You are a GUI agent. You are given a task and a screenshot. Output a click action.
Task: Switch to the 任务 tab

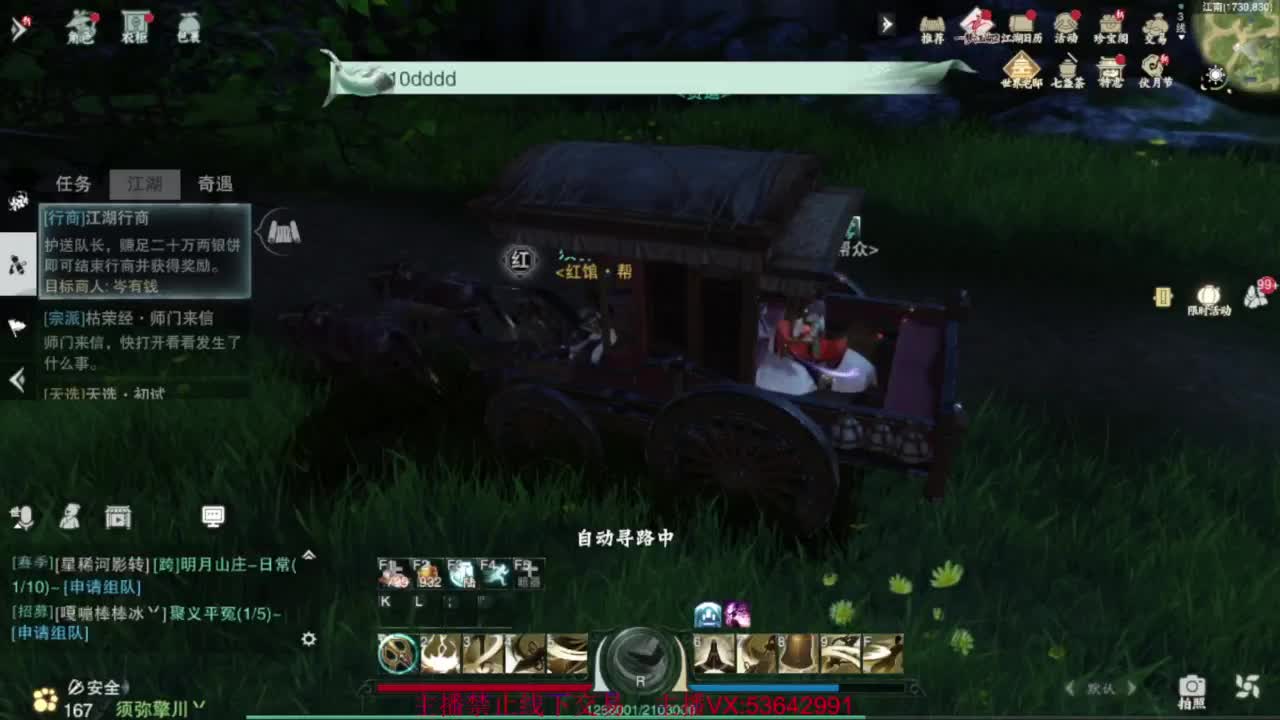point(73,184)
